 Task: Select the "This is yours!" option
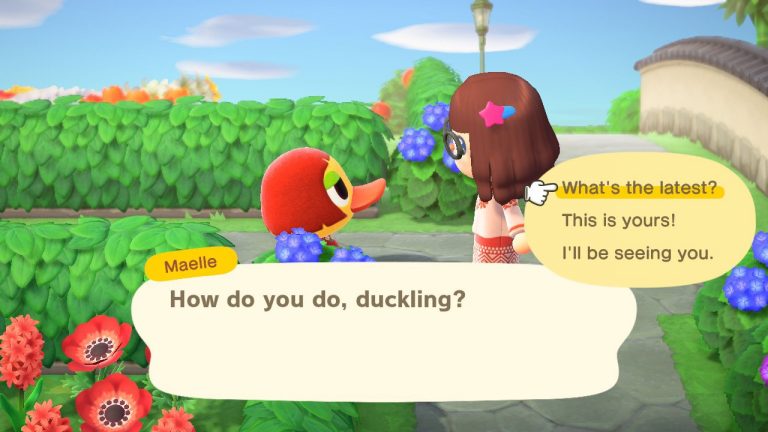(x=618, y=220)
